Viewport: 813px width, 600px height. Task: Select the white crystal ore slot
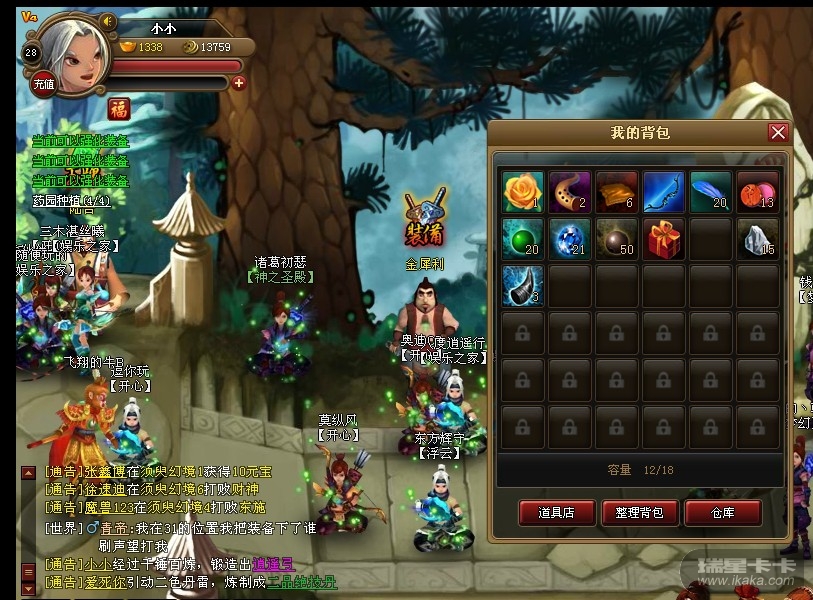tap(757, 239)
